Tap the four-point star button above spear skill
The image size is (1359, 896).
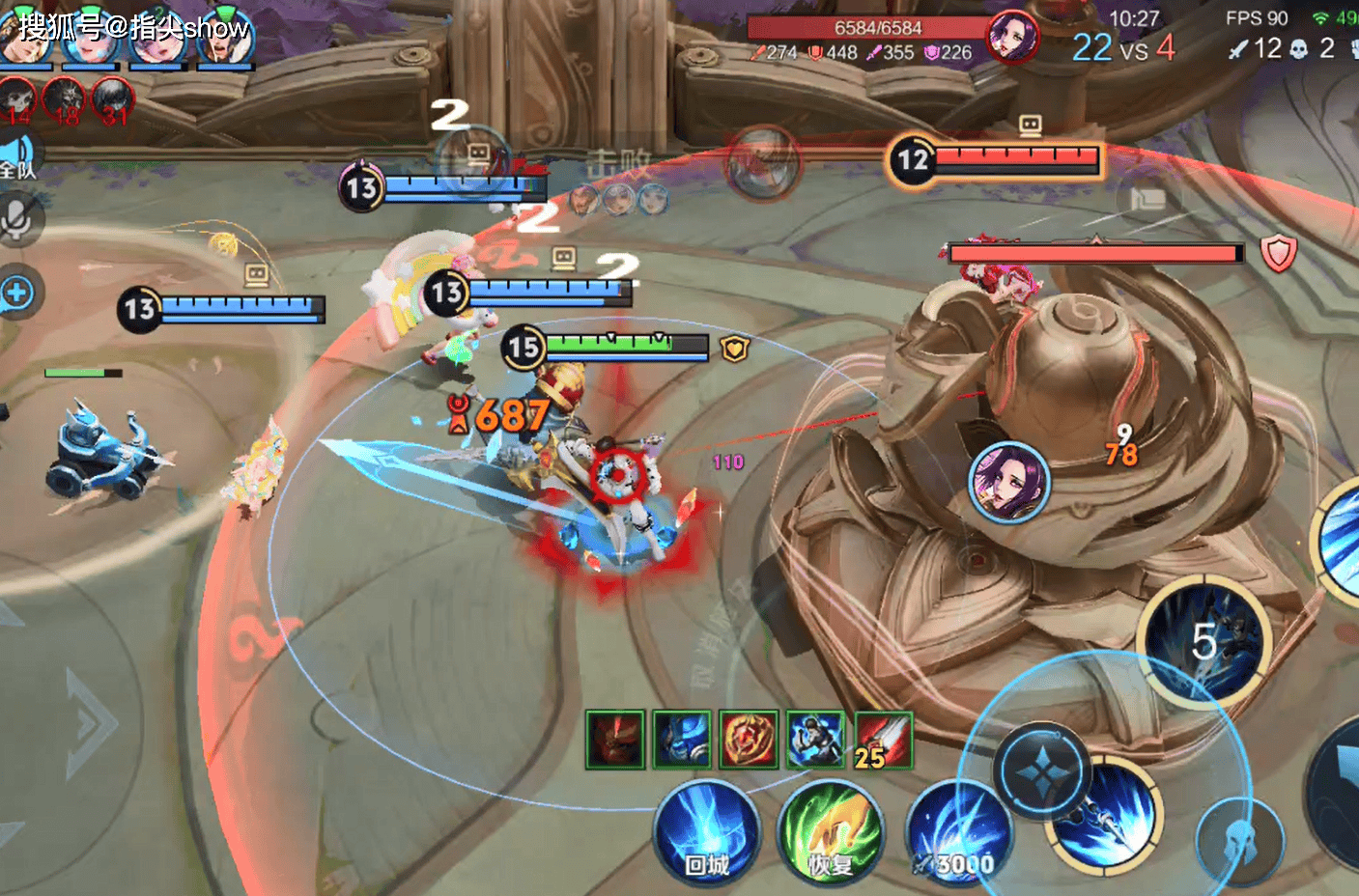click(x=1043, y=772)
